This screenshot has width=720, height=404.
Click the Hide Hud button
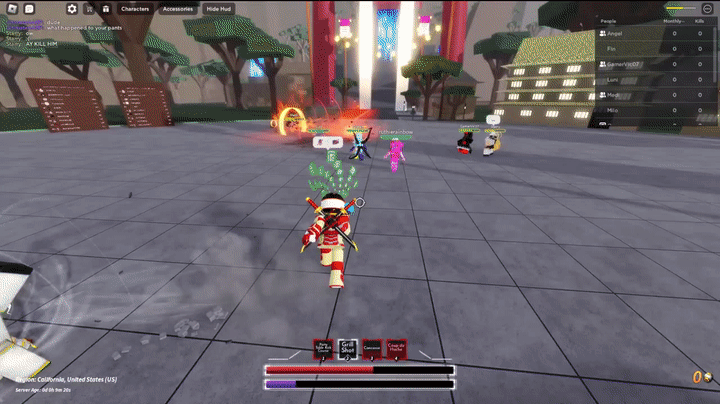217,8
